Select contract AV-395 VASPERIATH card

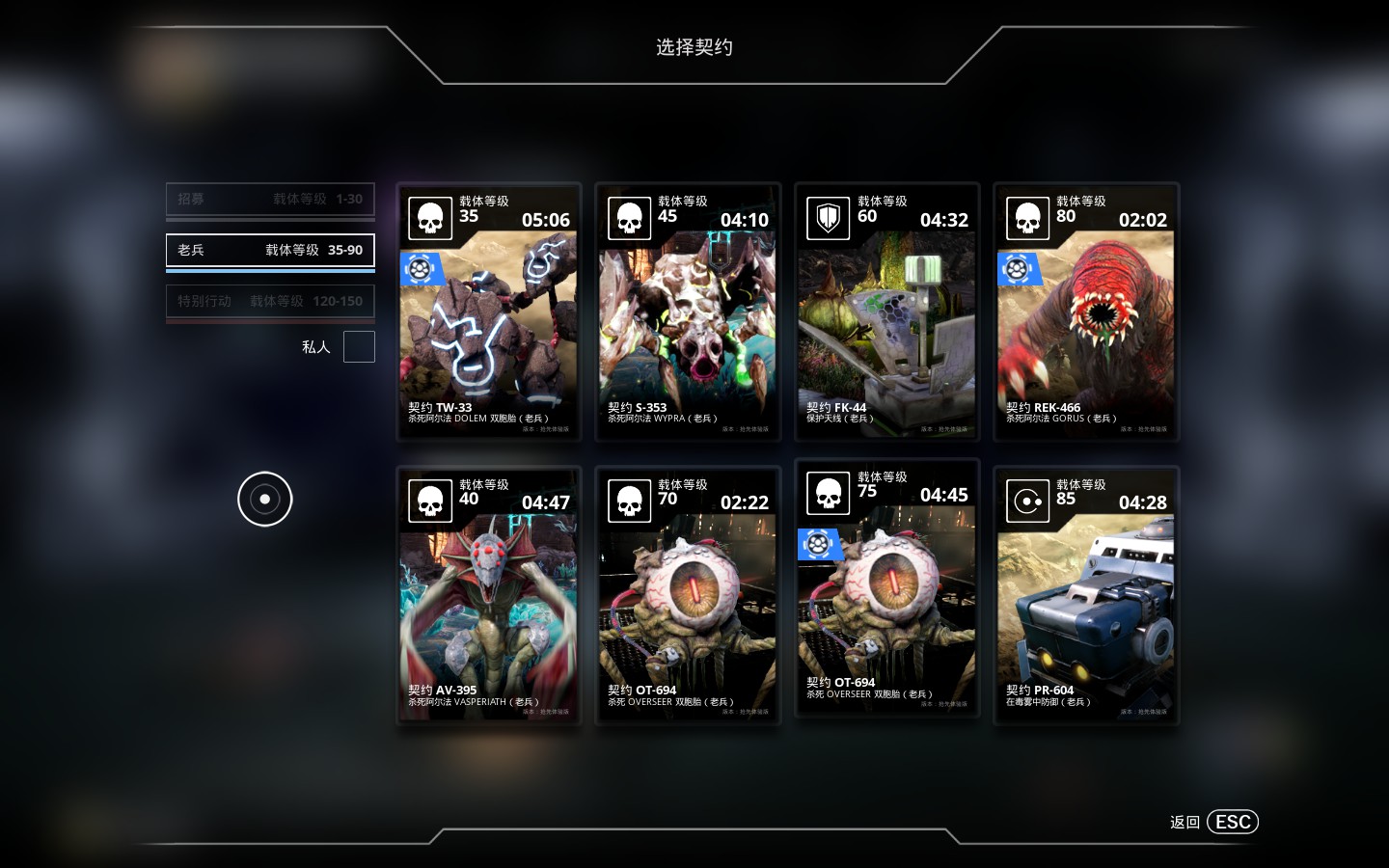(x=489, y=595)
